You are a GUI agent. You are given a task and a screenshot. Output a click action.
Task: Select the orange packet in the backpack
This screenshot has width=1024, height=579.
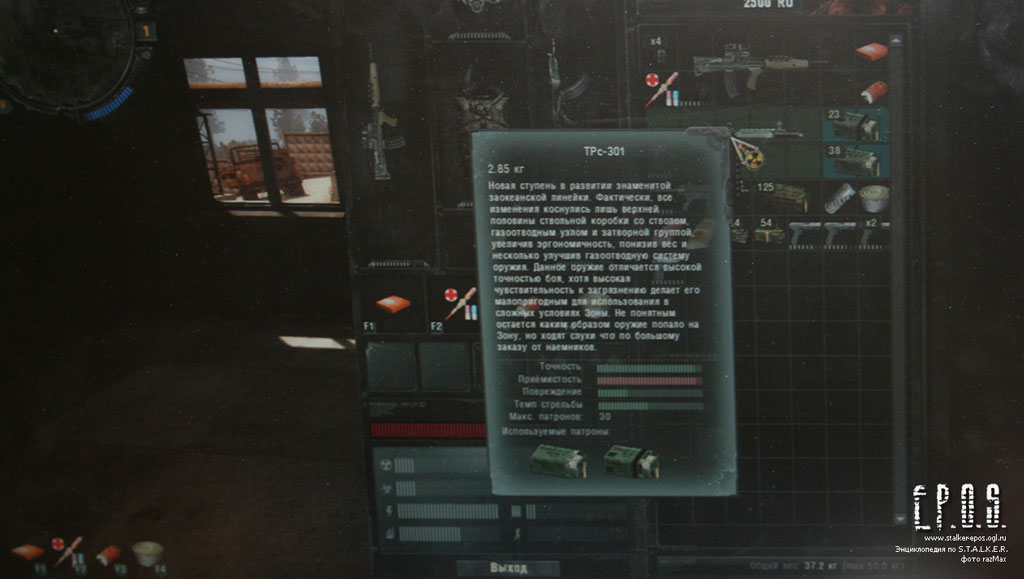click(x=871, y=52)
